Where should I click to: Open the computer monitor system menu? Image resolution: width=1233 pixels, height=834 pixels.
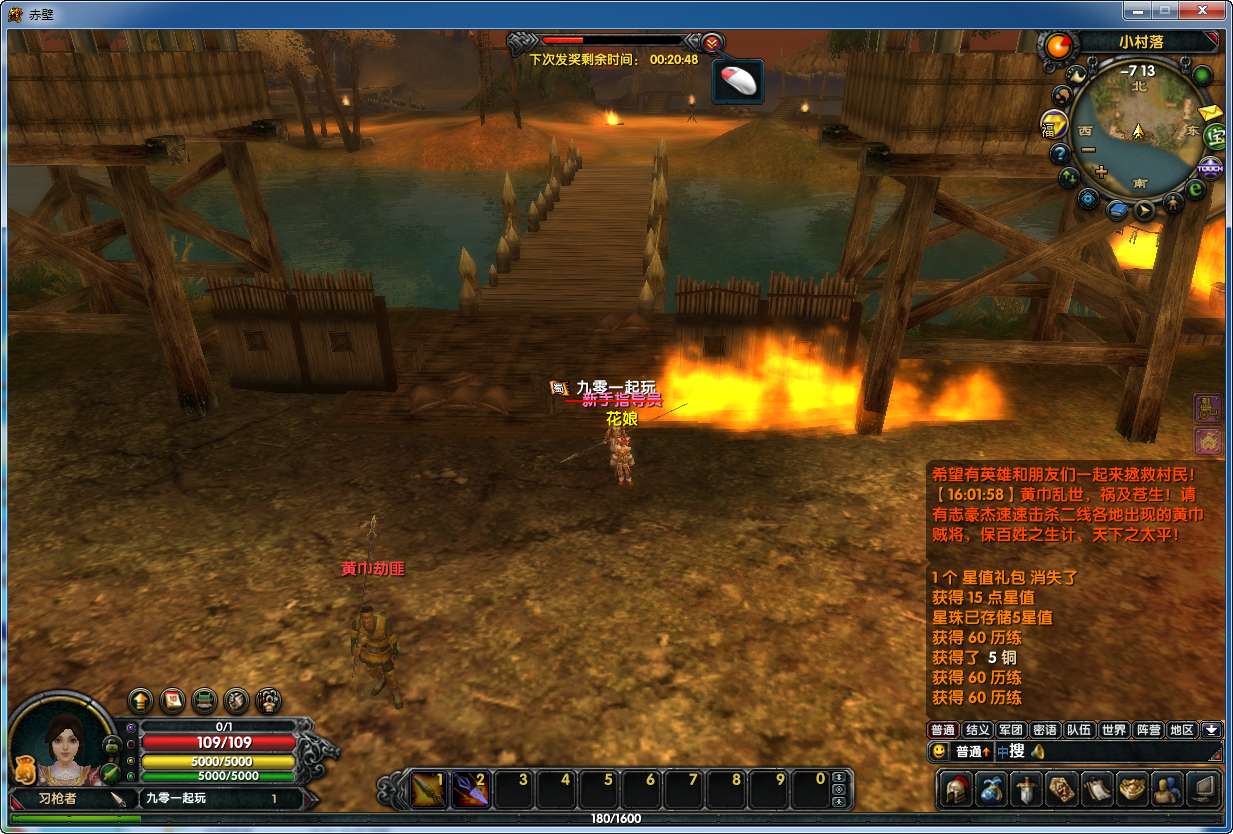click(x=1202, y=789)
